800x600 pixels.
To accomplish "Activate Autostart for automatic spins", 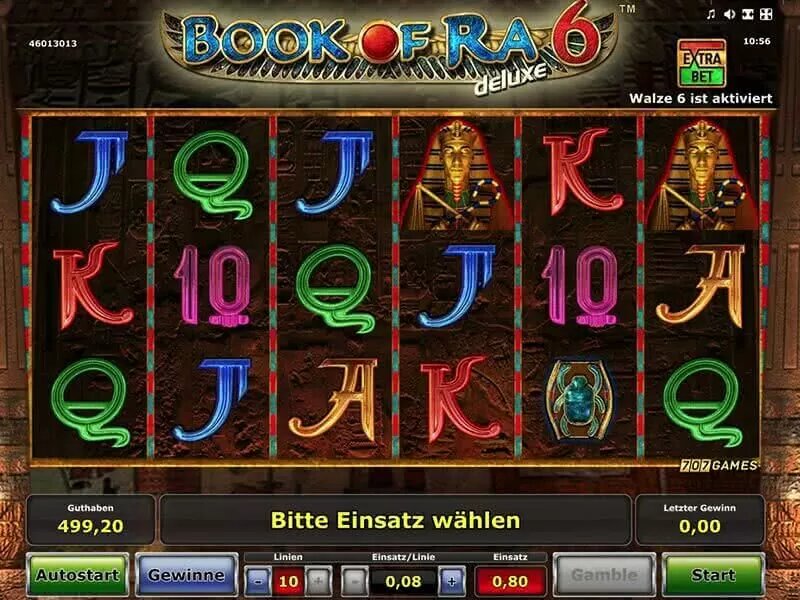I will point(77,575).
